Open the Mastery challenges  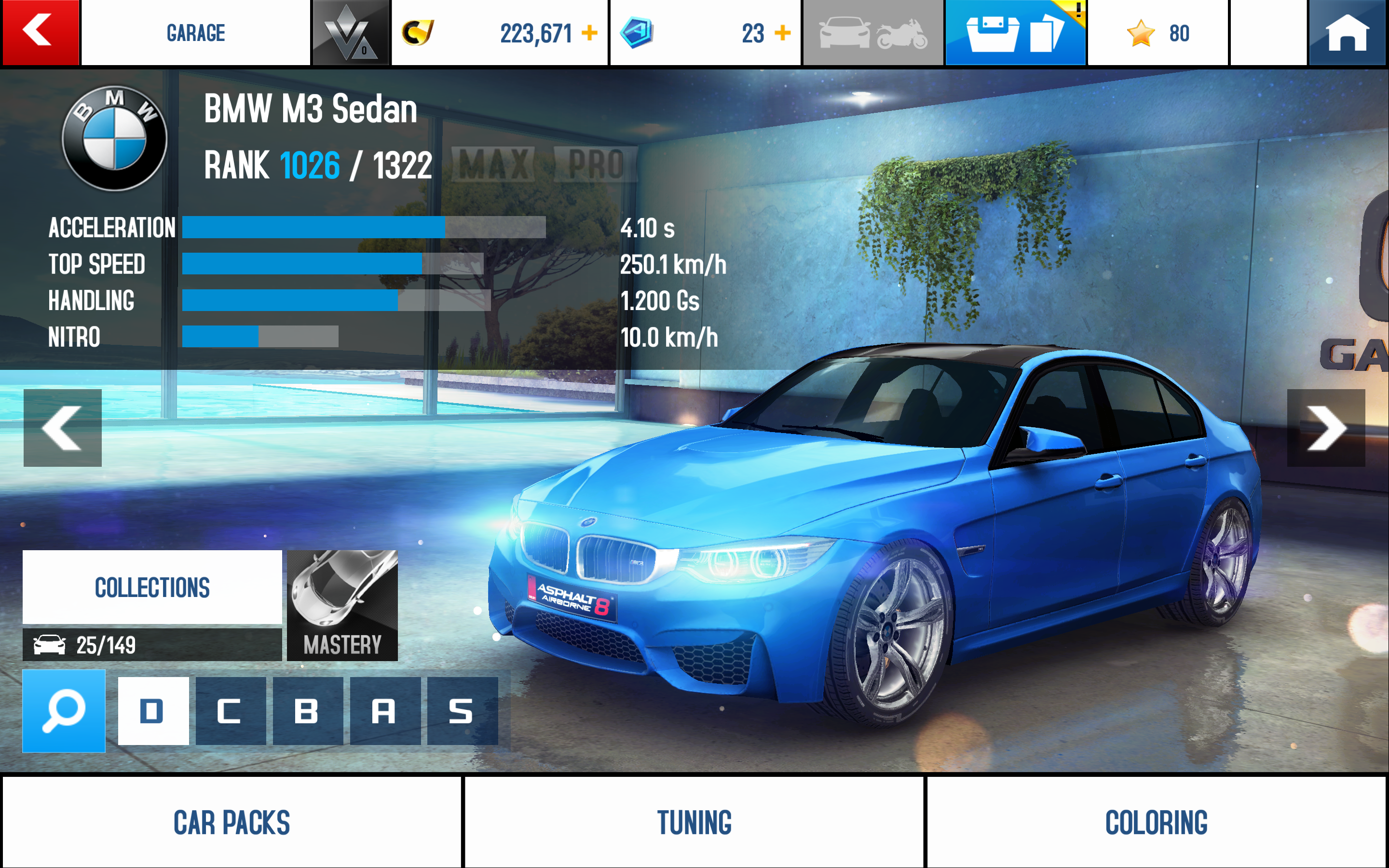(x=342, y=605)
